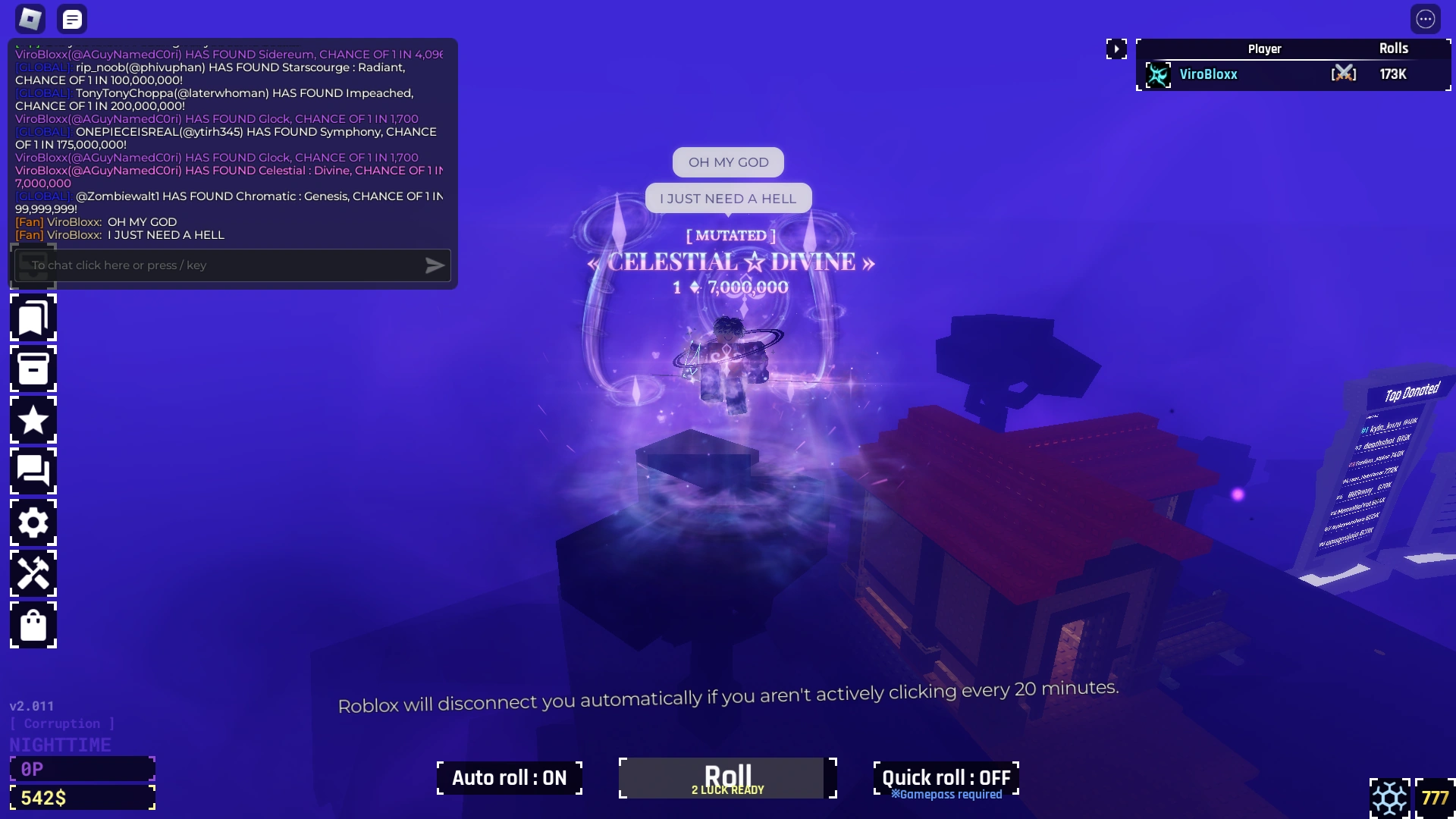Collapse the Player Rolls leaderboard arrow
1456x819 pixels.
[1118, 49]
